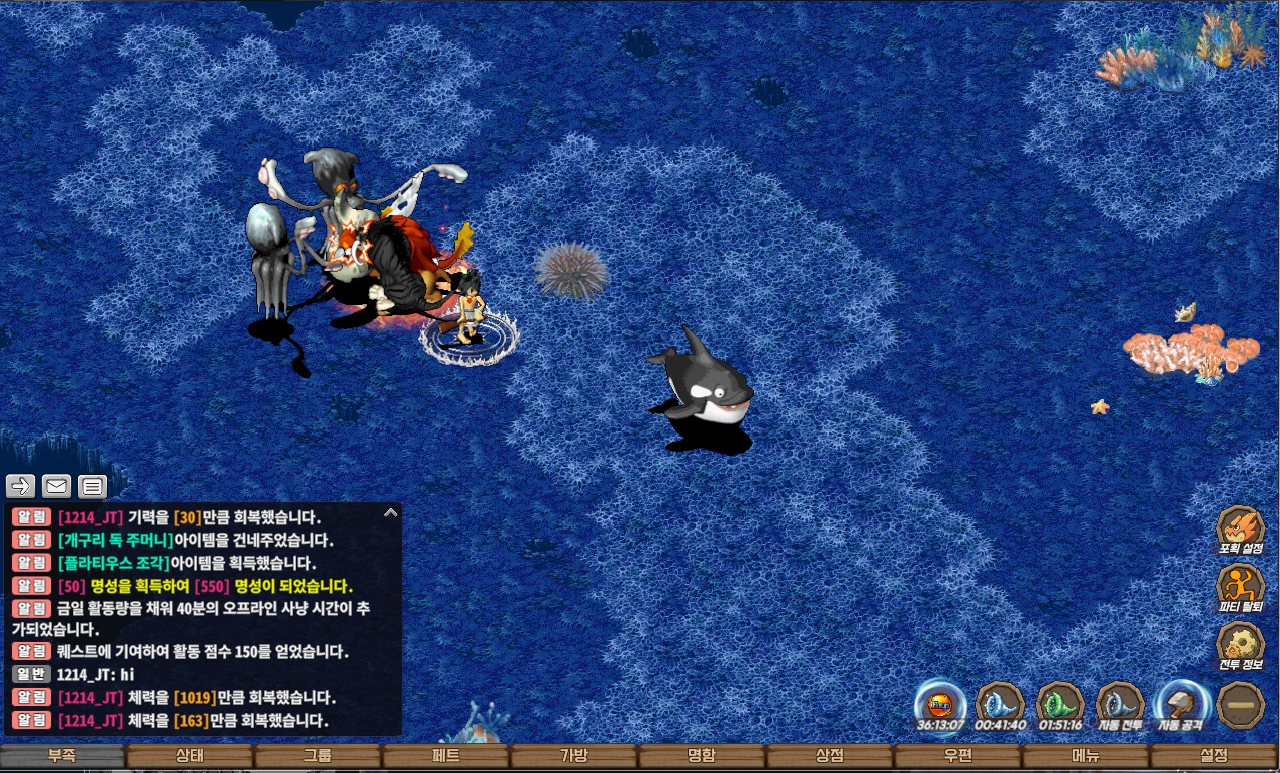Open 포획 설정 capture settings icon
Screen dimensions: 1280x773
click(1240, 528)
